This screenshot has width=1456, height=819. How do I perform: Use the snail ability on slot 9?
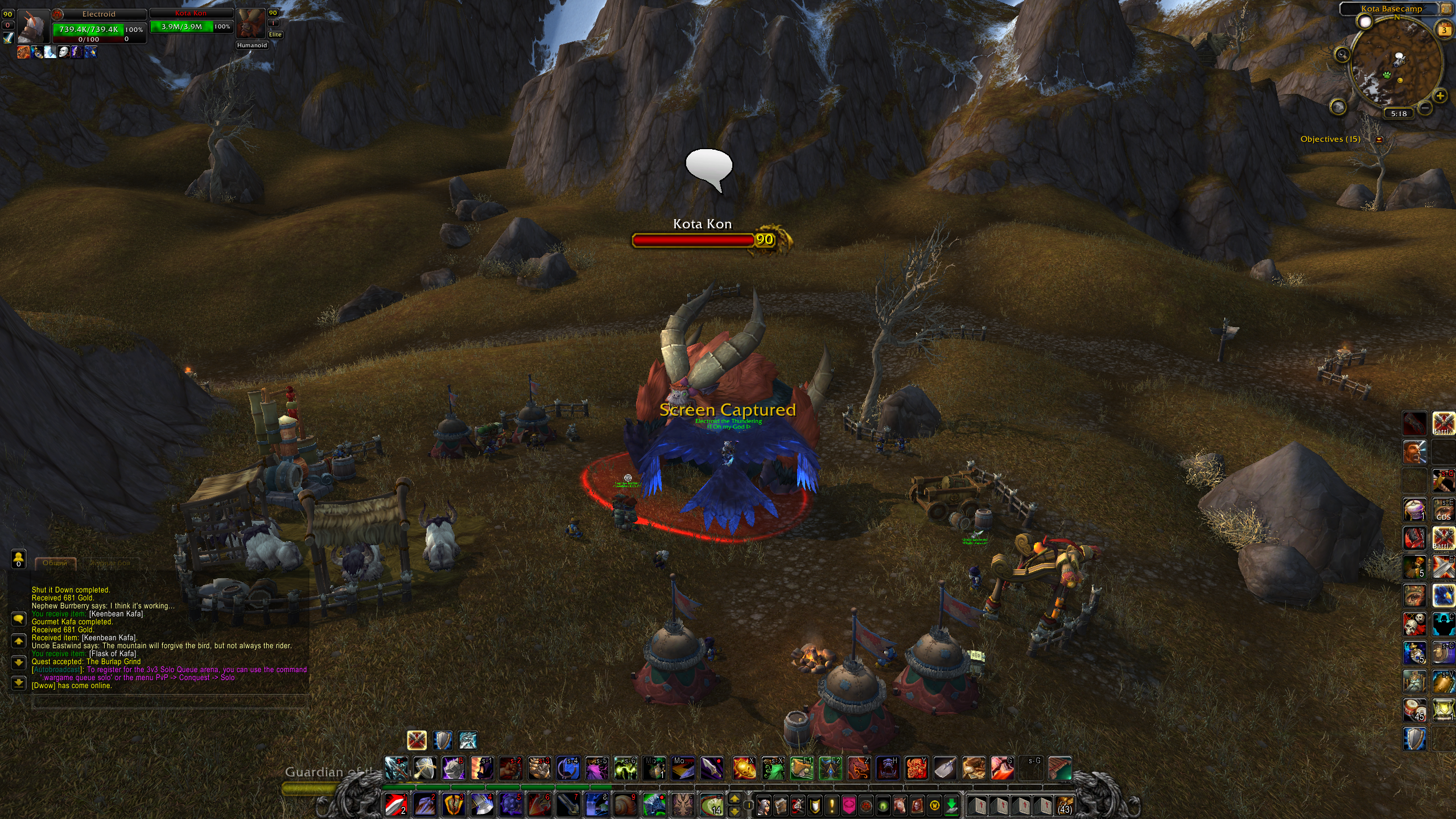(624, 805)
